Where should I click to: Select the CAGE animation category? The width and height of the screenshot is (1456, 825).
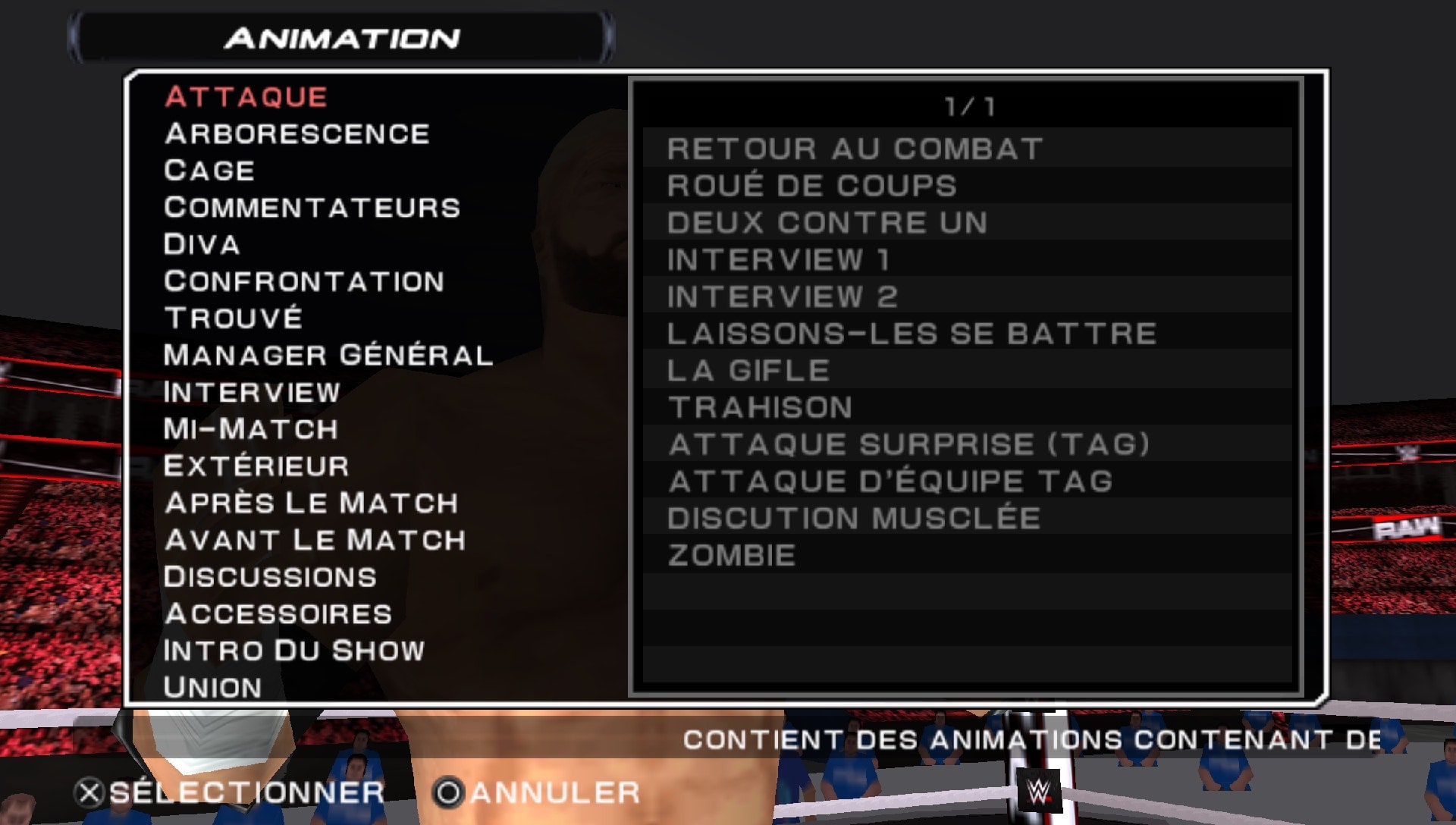pyautogui.click(x=207, y=170)
